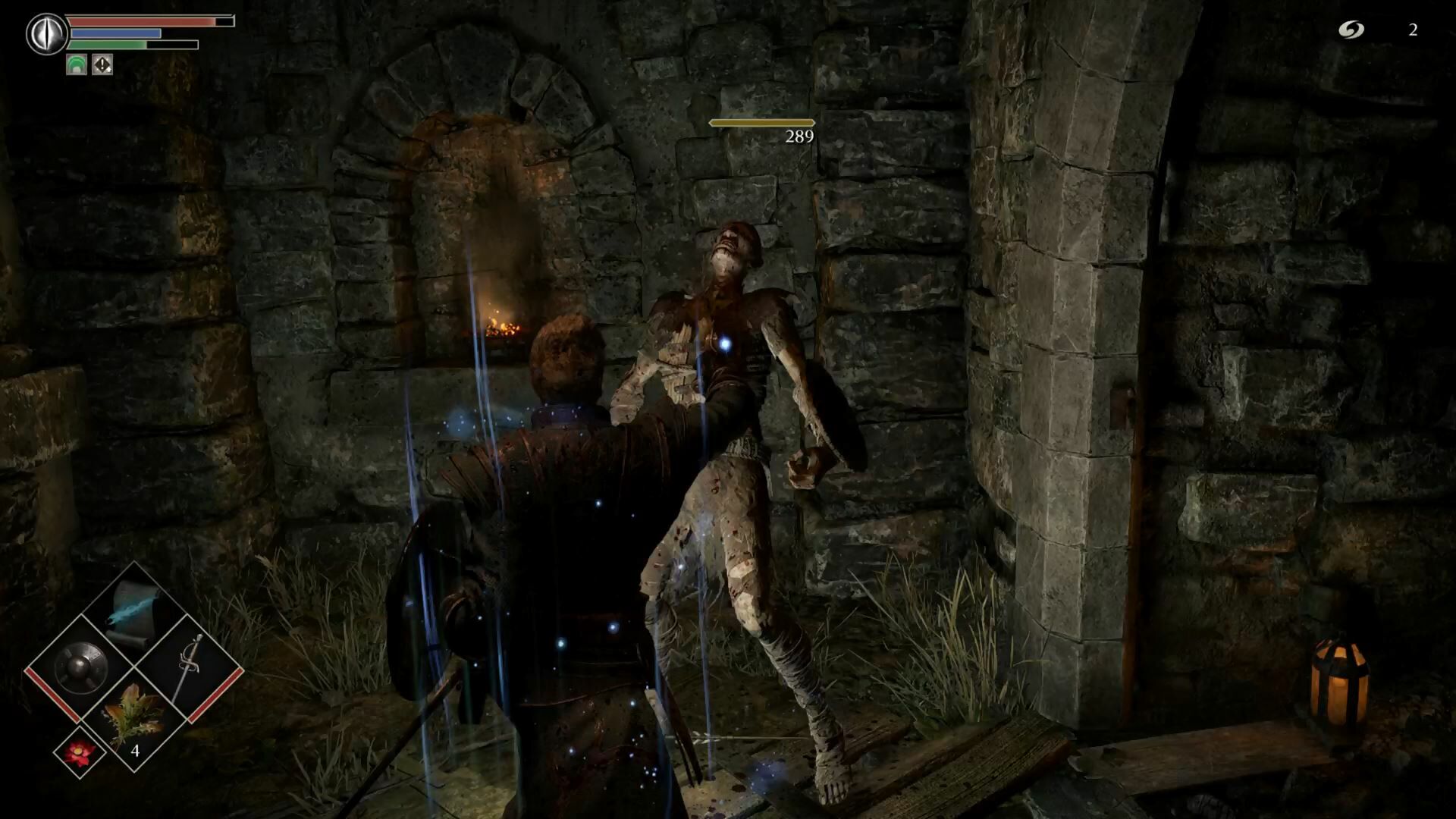Click the character tendency eye emblem

pyautogui.click(x=45, y=34)
